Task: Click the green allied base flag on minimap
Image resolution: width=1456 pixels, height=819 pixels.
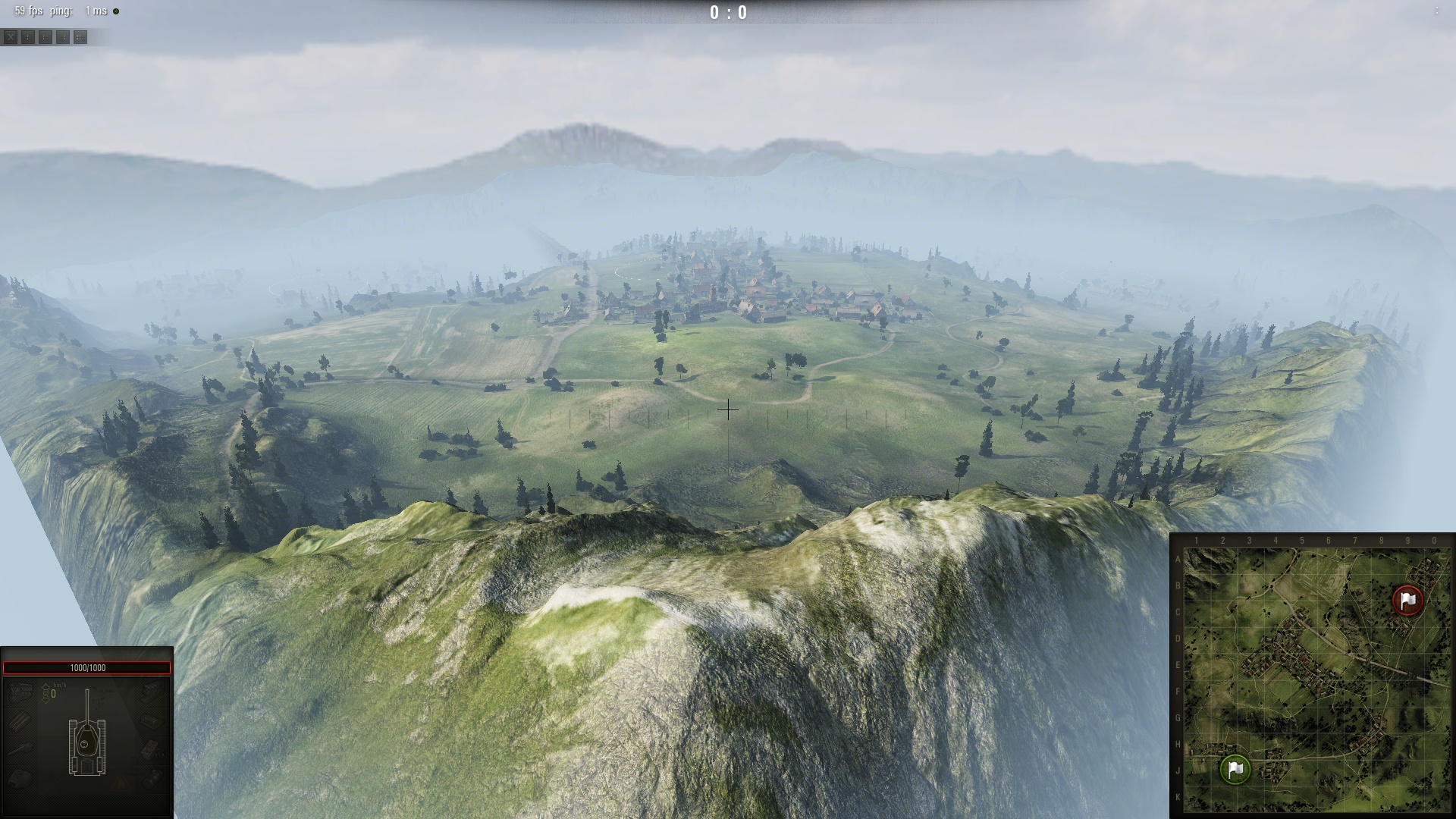Action: [1235, 769]
